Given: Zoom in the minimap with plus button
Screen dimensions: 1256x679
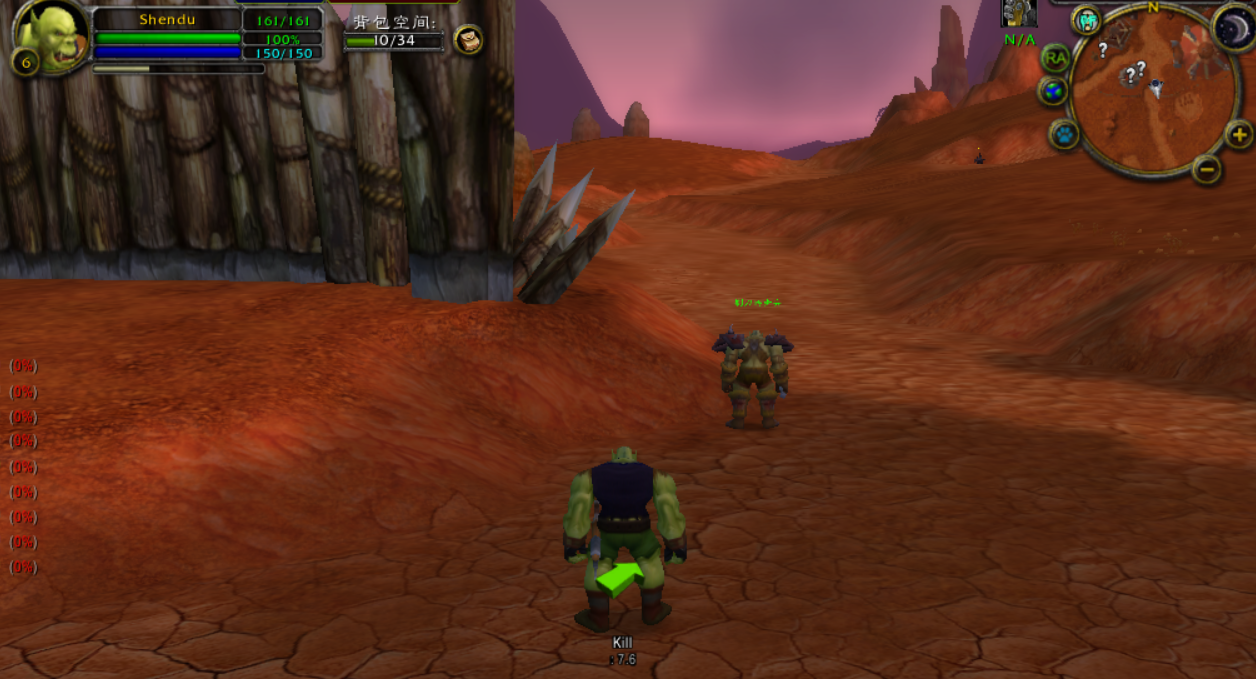Looking at the screenshot, I should click(x=1238, y=134).
